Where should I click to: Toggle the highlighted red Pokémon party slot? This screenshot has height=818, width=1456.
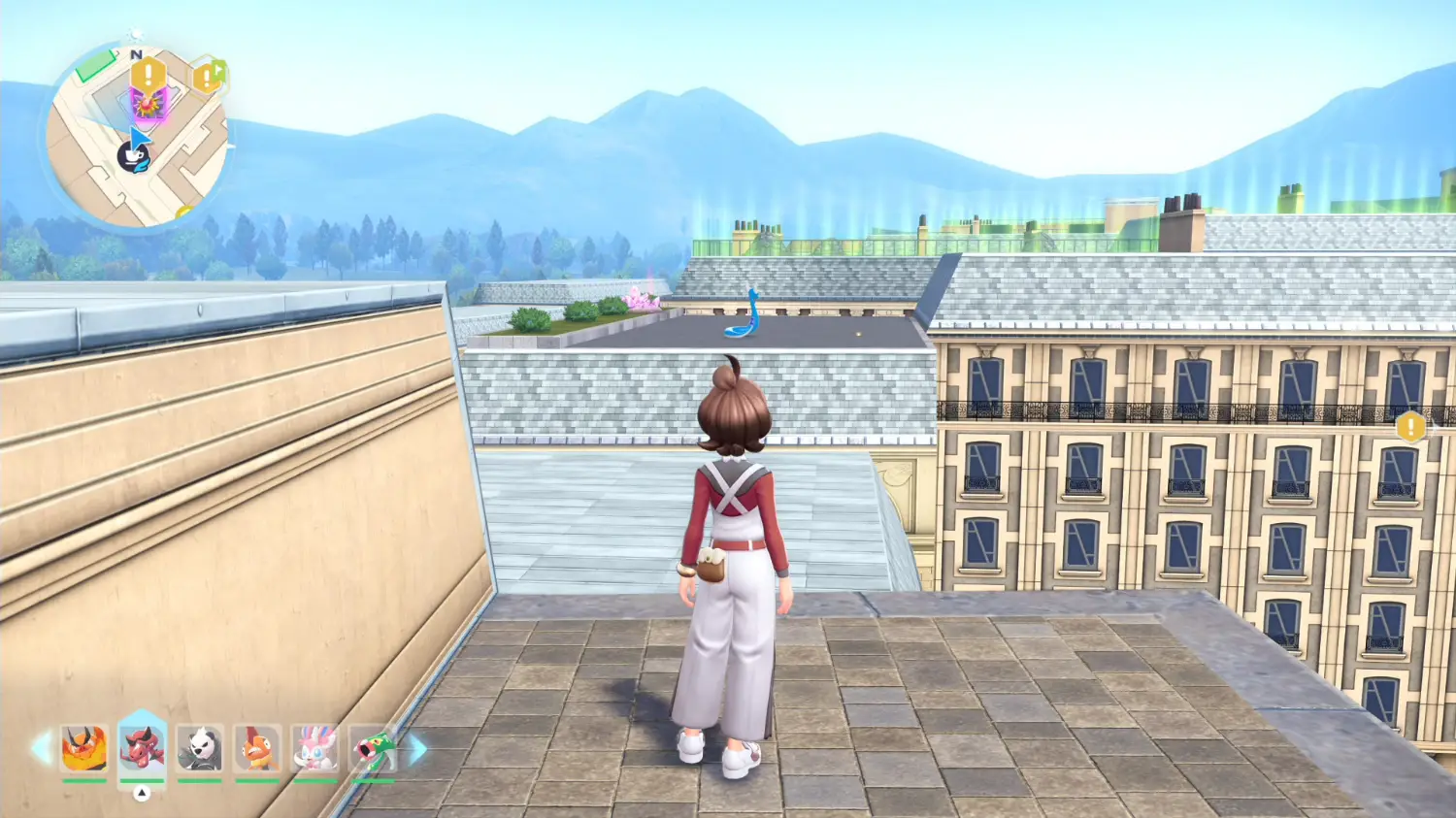click(x=142, y=746)
